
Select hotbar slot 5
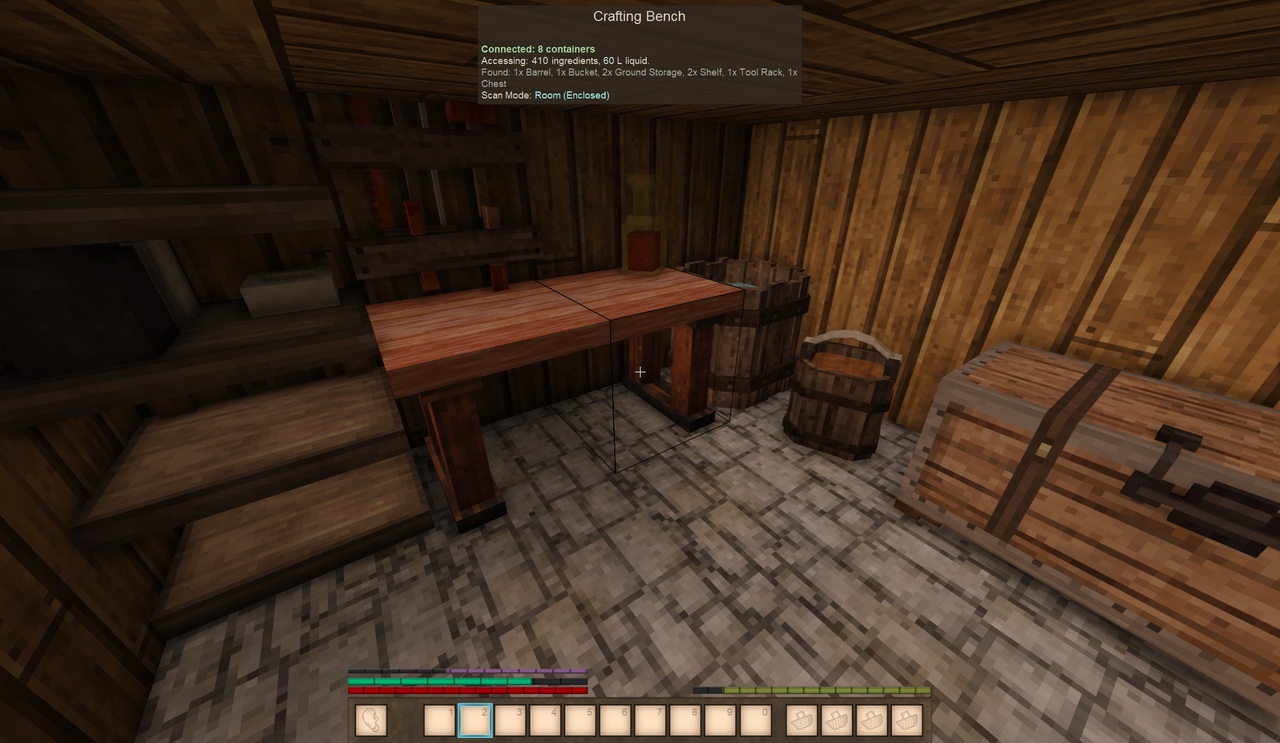click(x=580, y=721)
